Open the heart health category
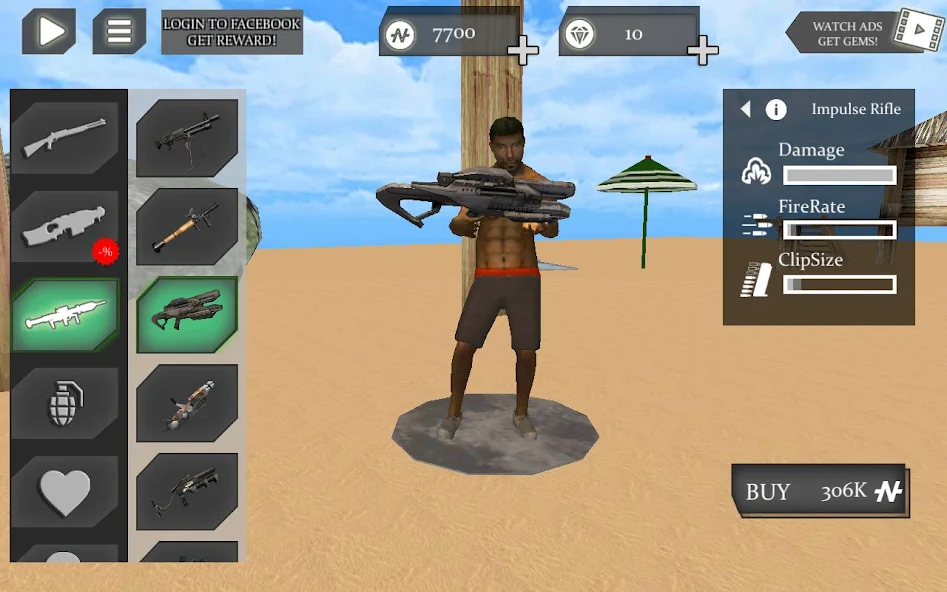 pyautogui.click(x=65, y=491)
